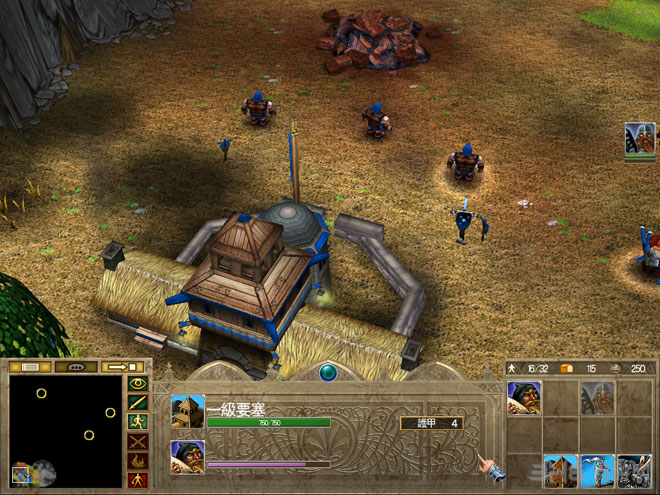
Task: Select the standing figure icon
Action: click(138, 480)
